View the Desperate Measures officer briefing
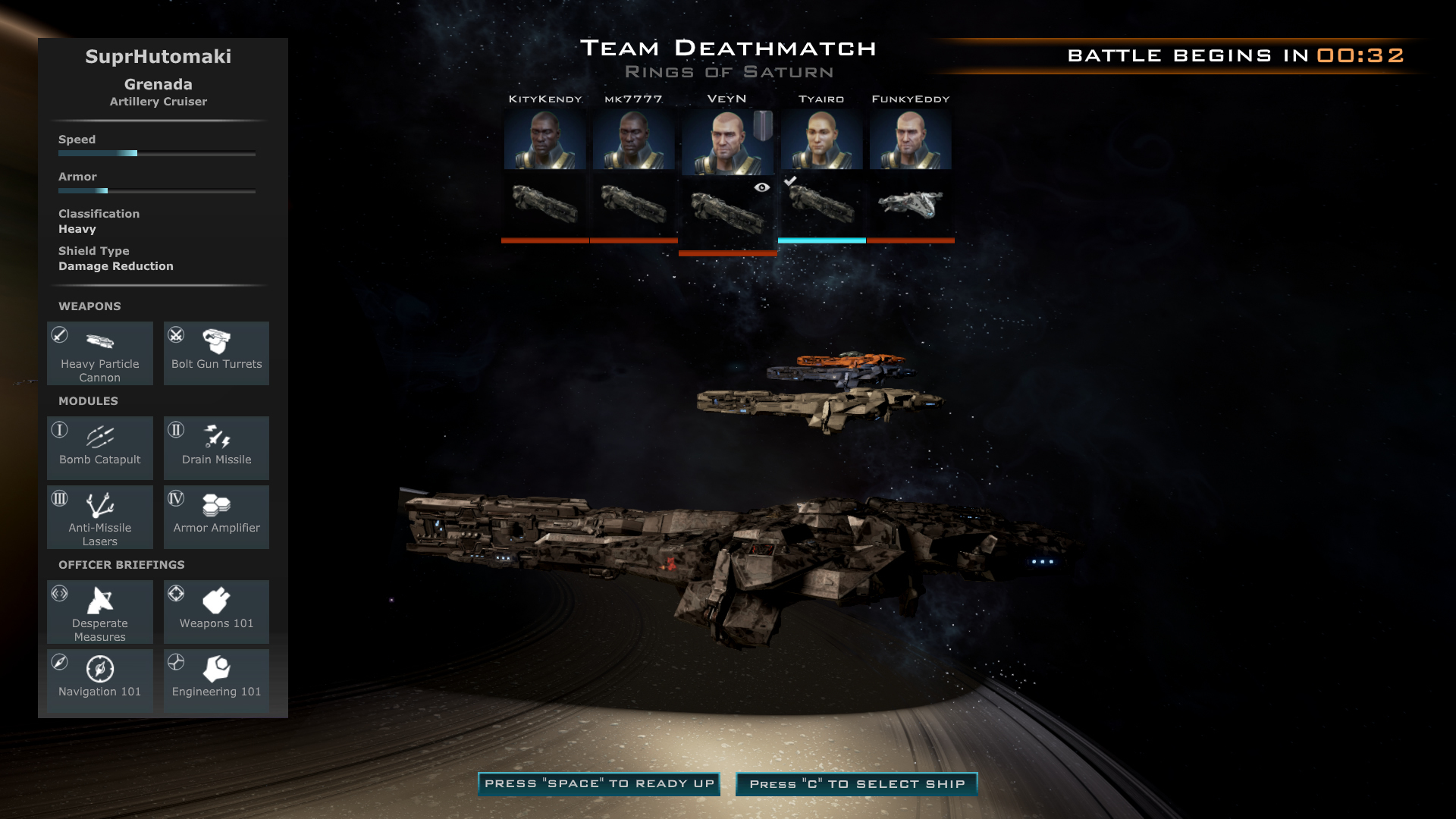 click(x=100, y=612)
